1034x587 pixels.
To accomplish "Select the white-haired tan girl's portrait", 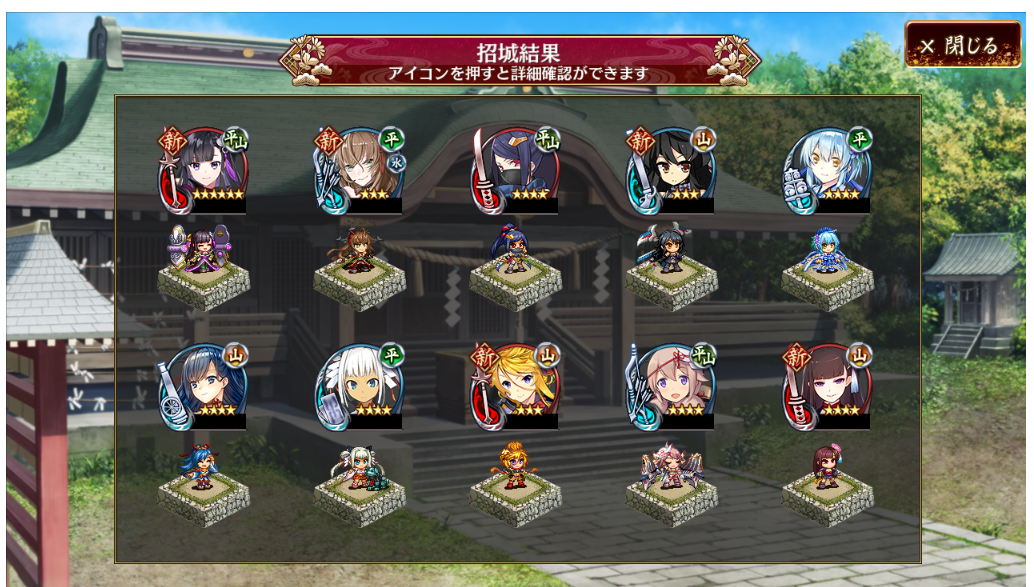I will point(360,386).
